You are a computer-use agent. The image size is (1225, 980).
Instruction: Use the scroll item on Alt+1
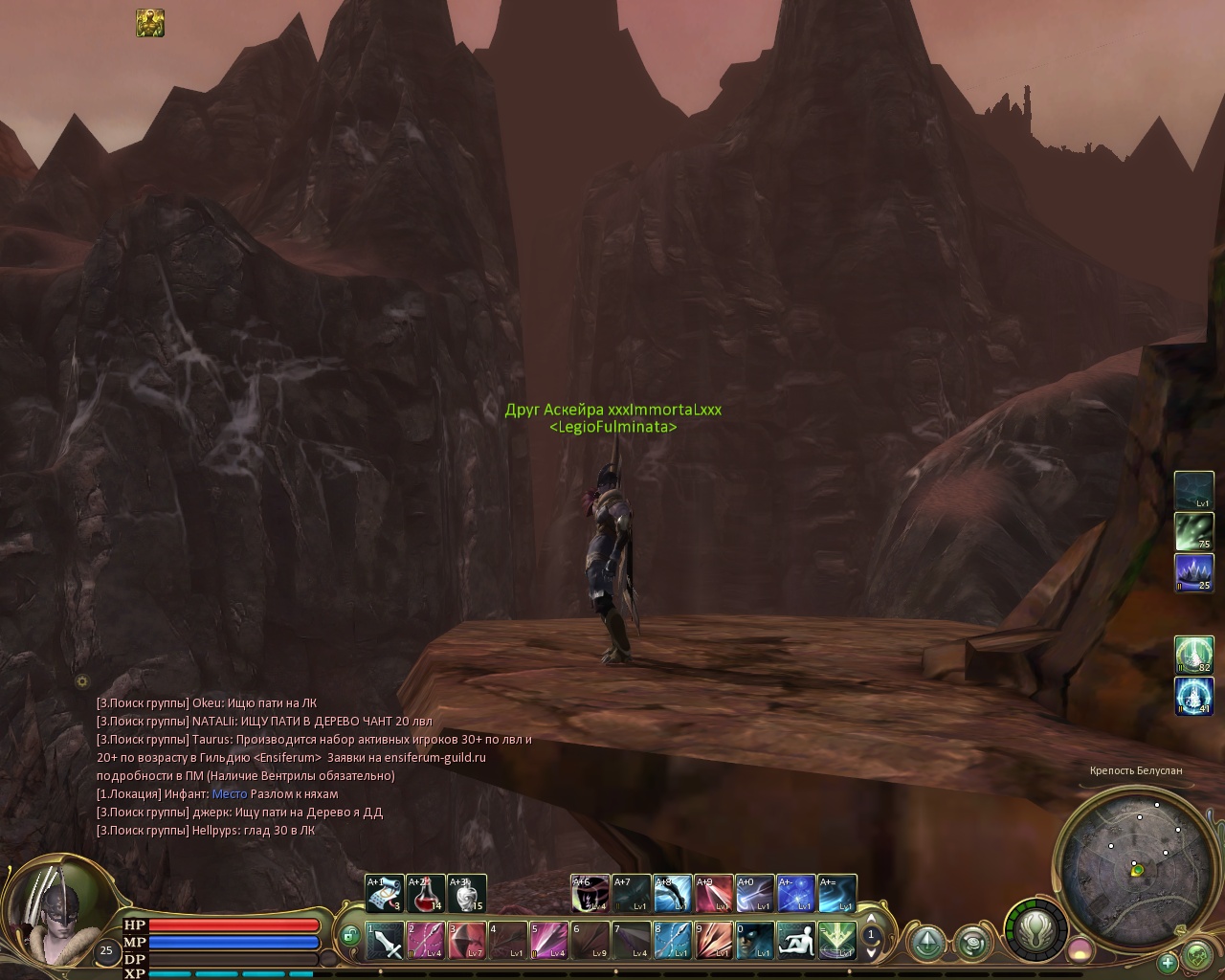click(x=385, y=894)
